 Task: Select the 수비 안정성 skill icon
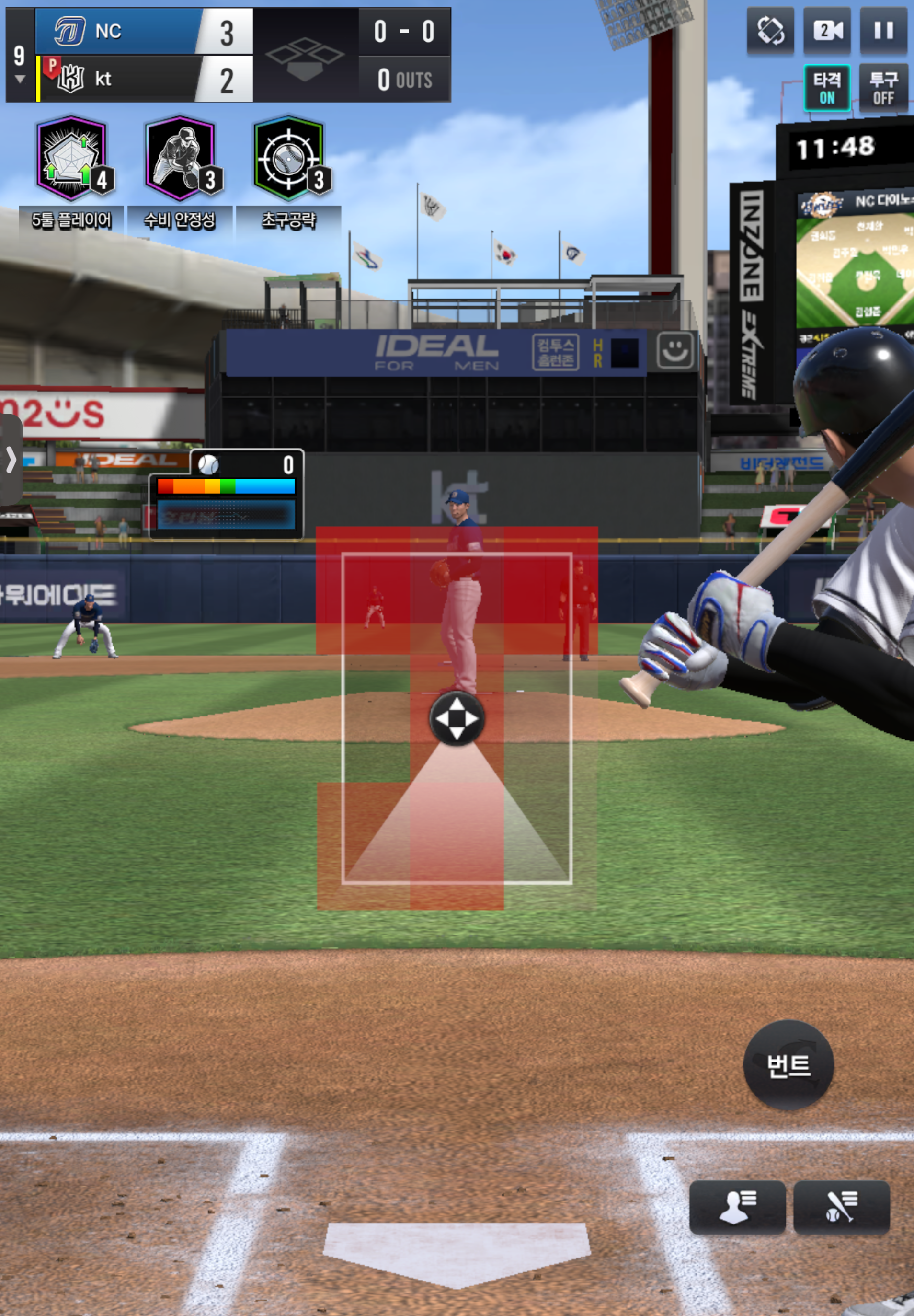click(181, 159)
